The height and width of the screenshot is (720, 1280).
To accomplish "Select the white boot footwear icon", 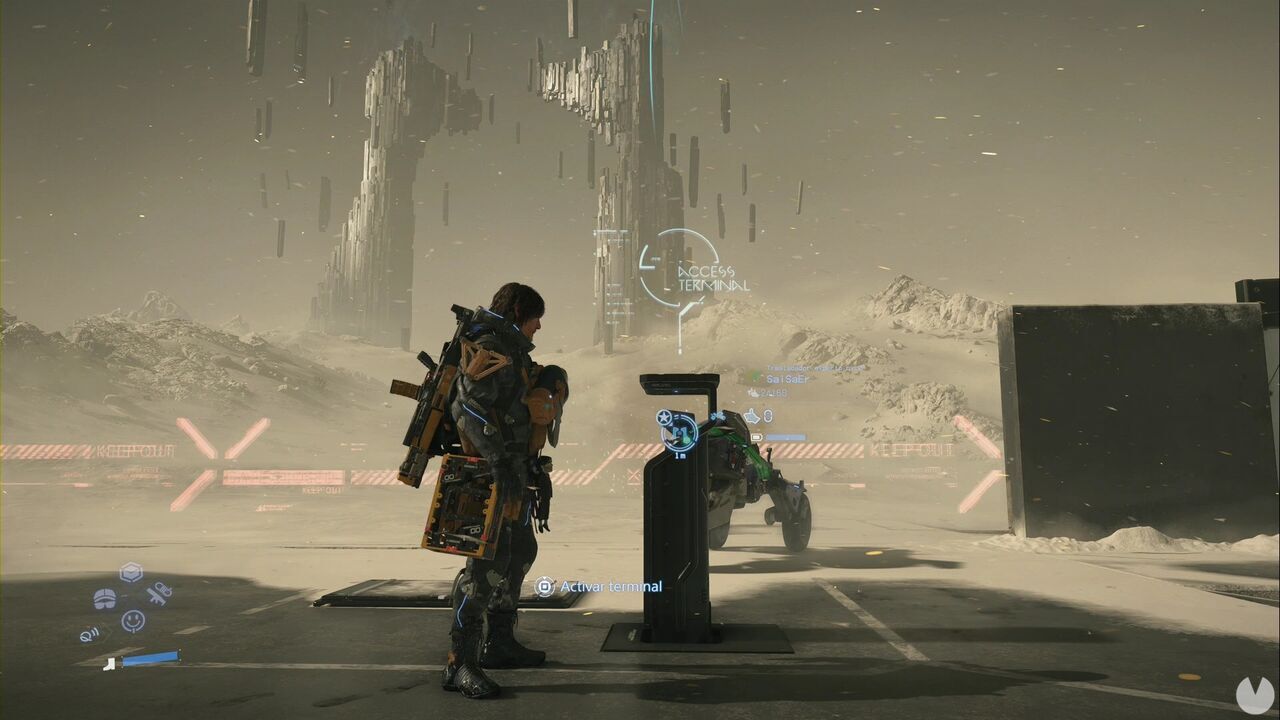I will point(110,665).
